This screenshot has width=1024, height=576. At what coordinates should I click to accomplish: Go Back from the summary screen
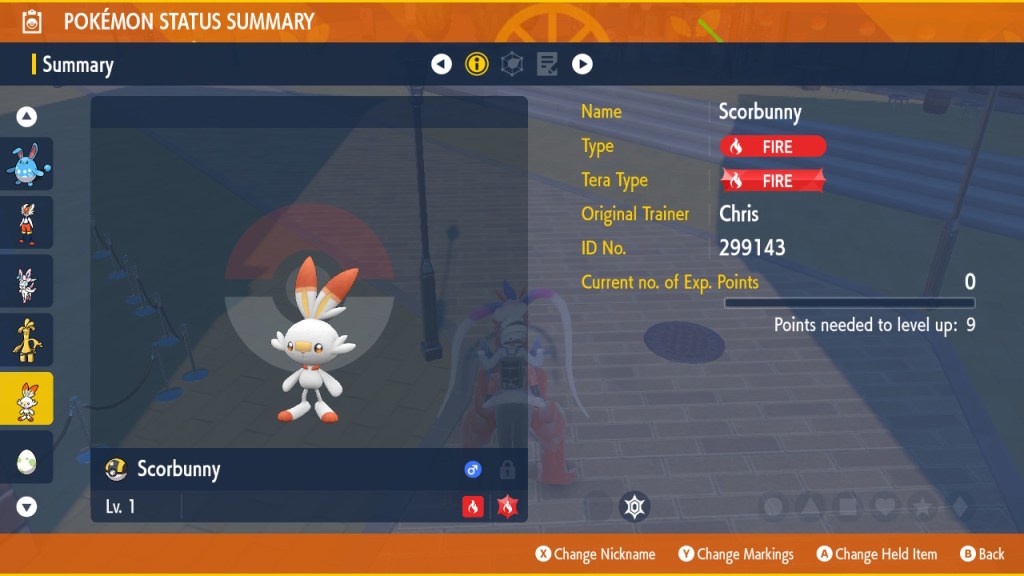coord(982,554)
